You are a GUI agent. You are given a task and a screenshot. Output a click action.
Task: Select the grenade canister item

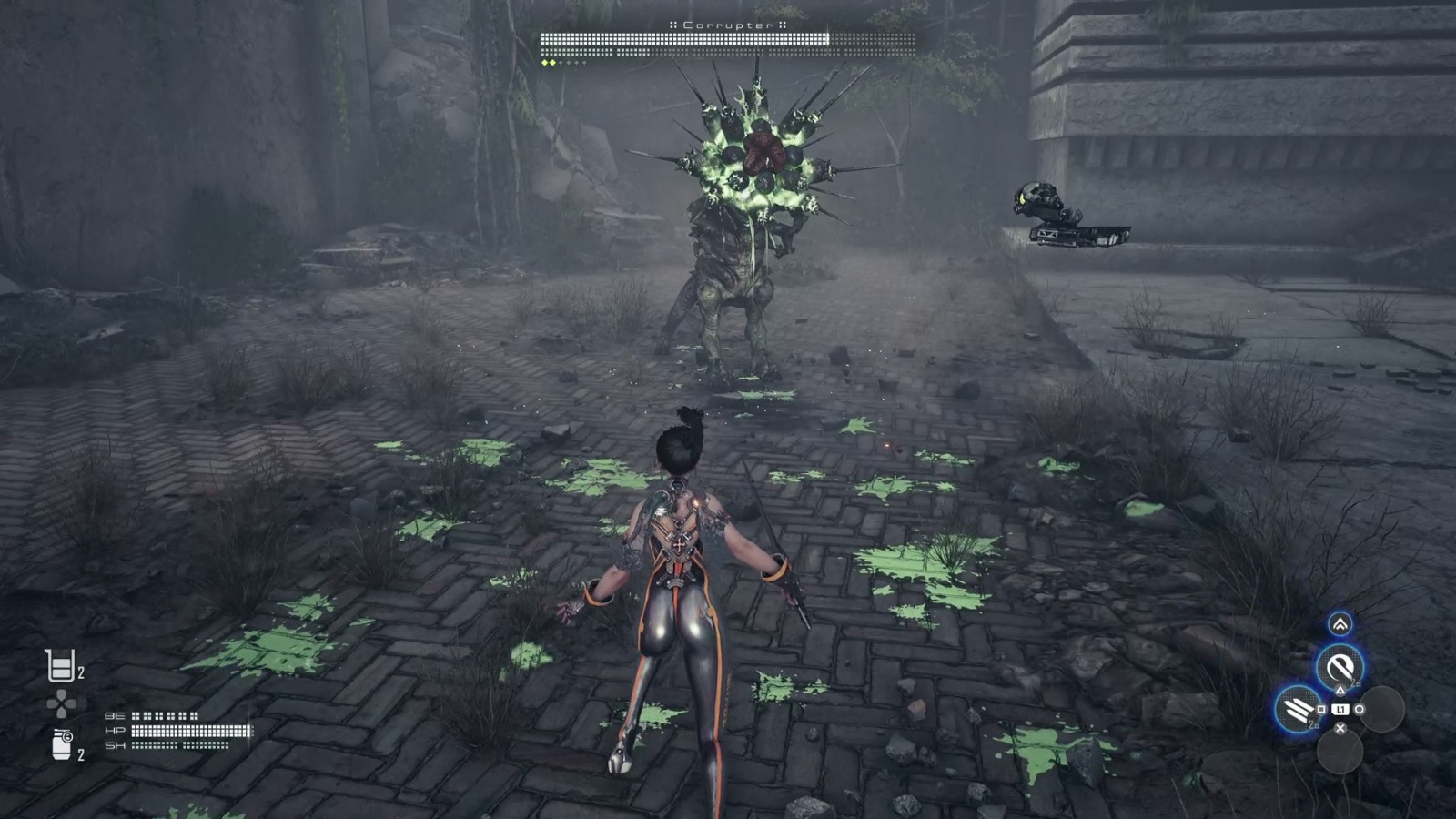point(61,743)
